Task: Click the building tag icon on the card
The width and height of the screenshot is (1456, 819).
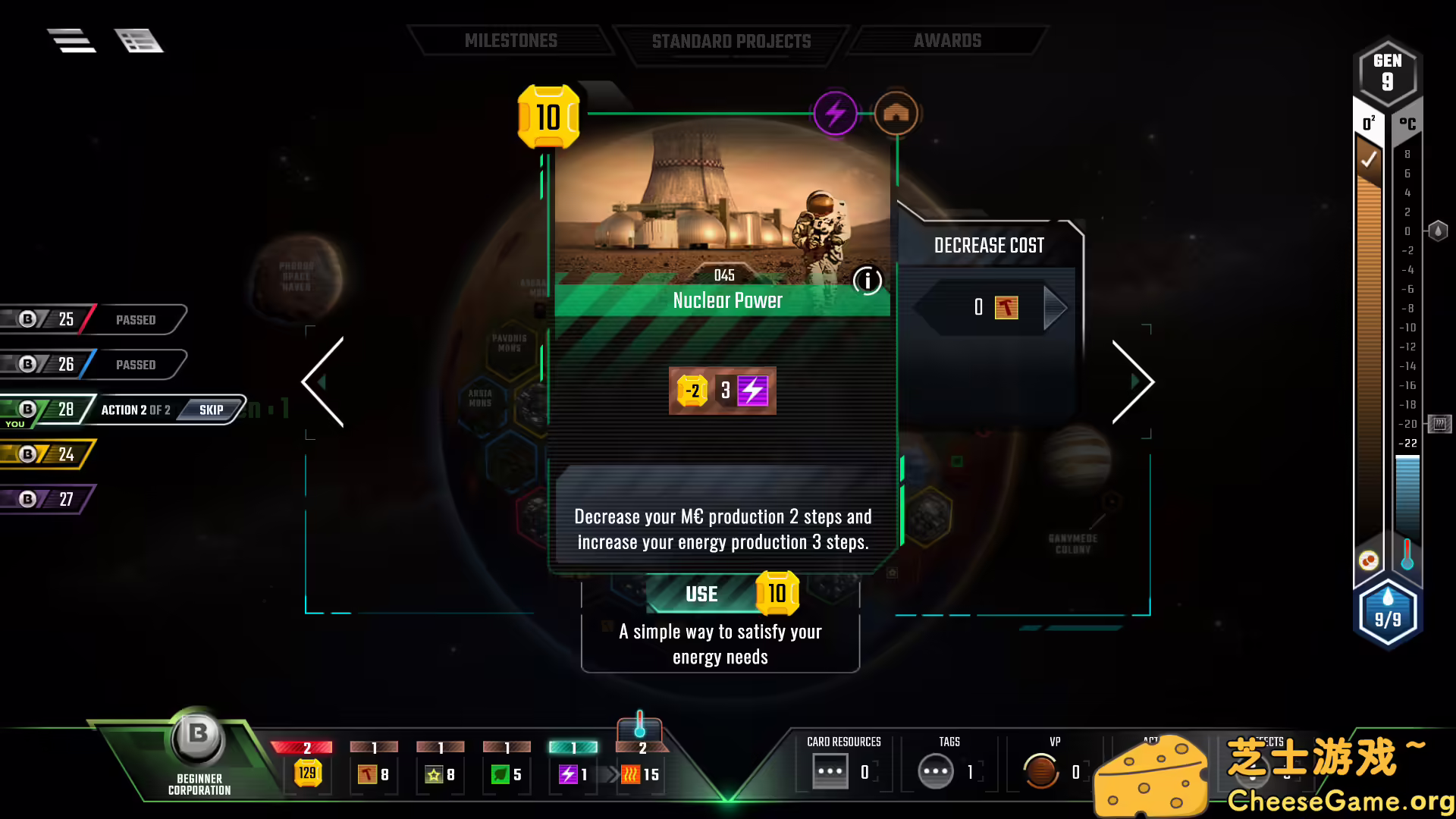Action: 896,112
